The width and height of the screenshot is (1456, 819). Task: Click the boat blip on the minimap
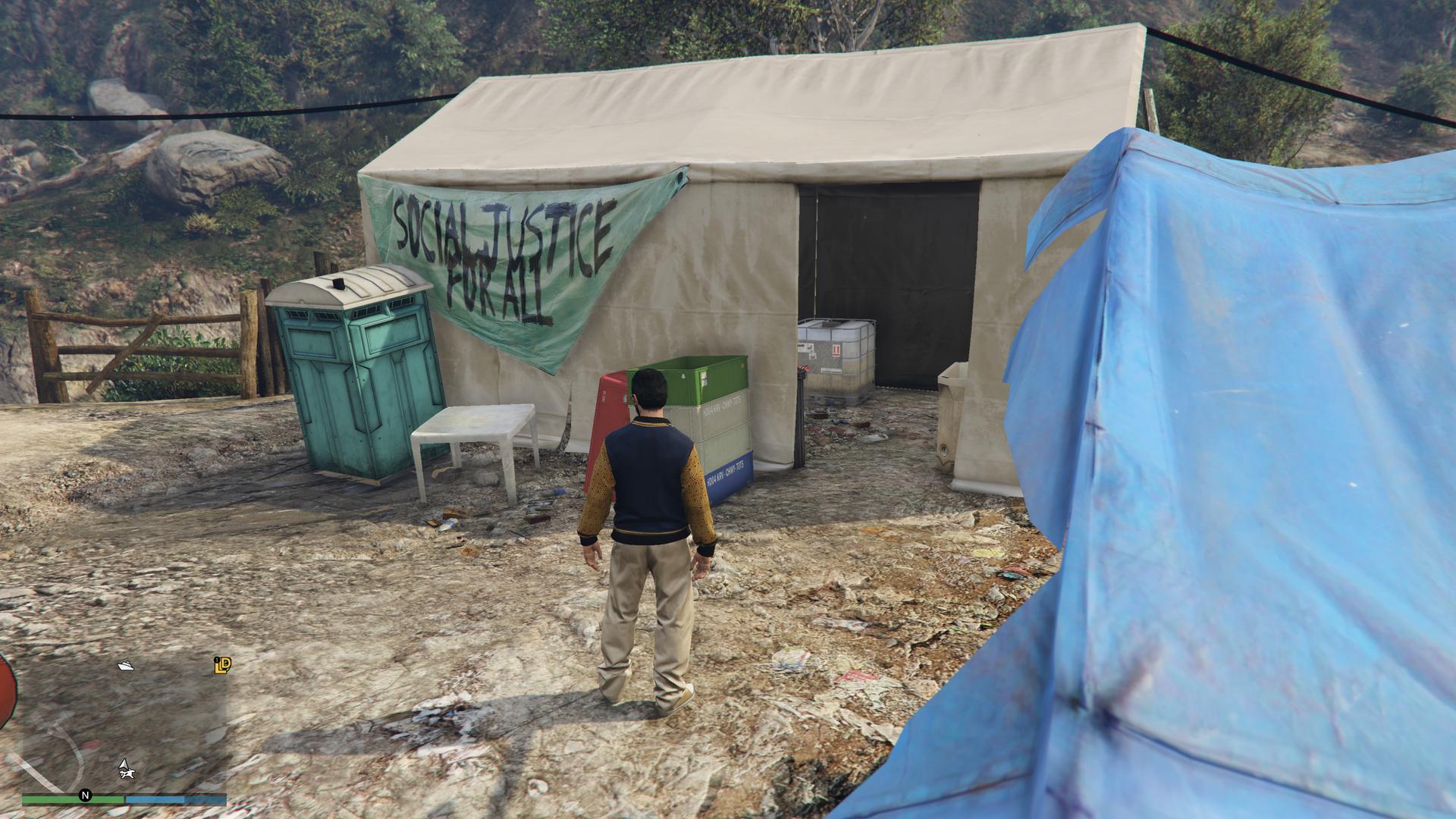[126, 666]
